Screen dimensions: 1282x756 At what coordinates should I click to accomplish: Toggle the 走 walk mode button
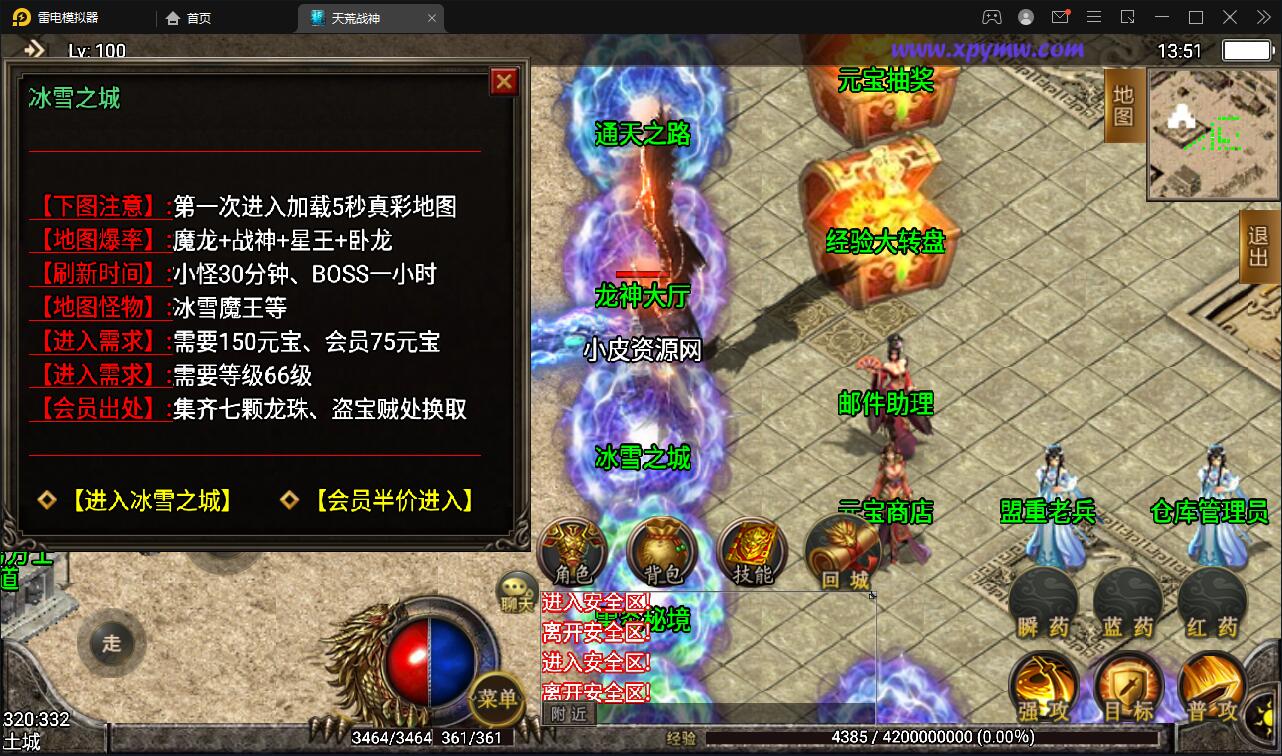(x=111, y=643)
